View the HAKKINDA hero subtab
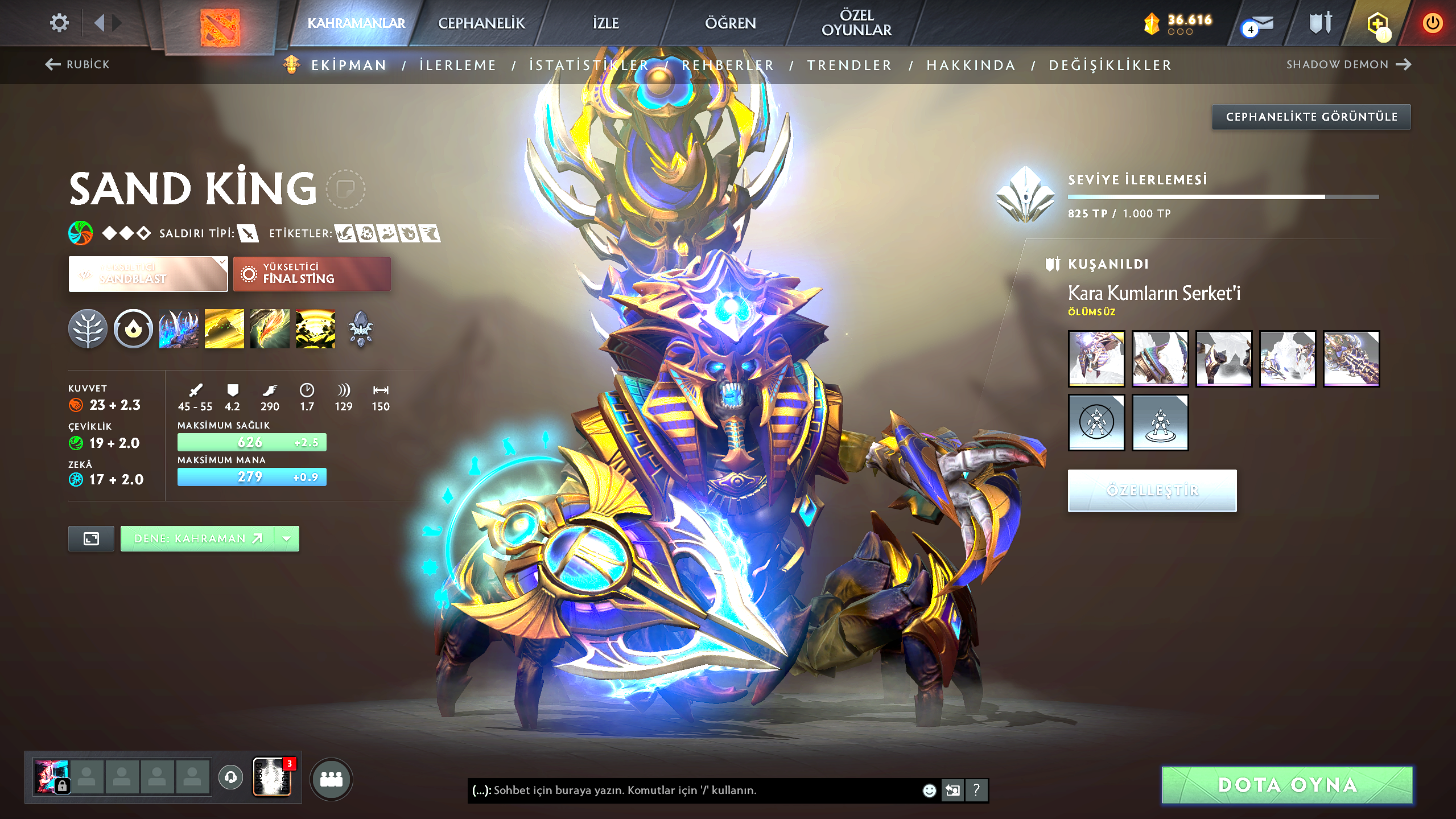This screenshot has width=1456, height=819. [971, 65]
